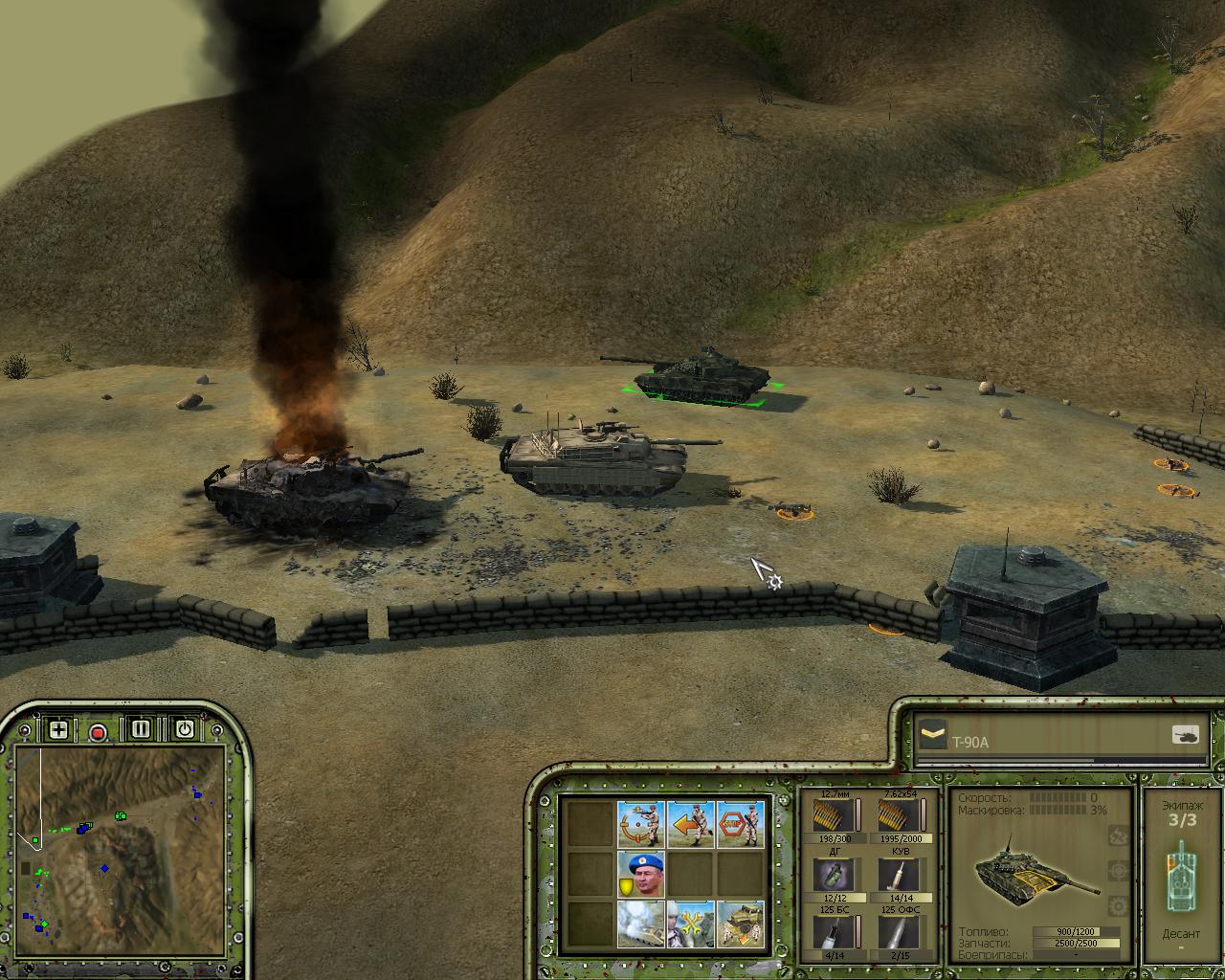Click the truck unload crew command
The image size is (1225, 980).
tap(741, 924)
